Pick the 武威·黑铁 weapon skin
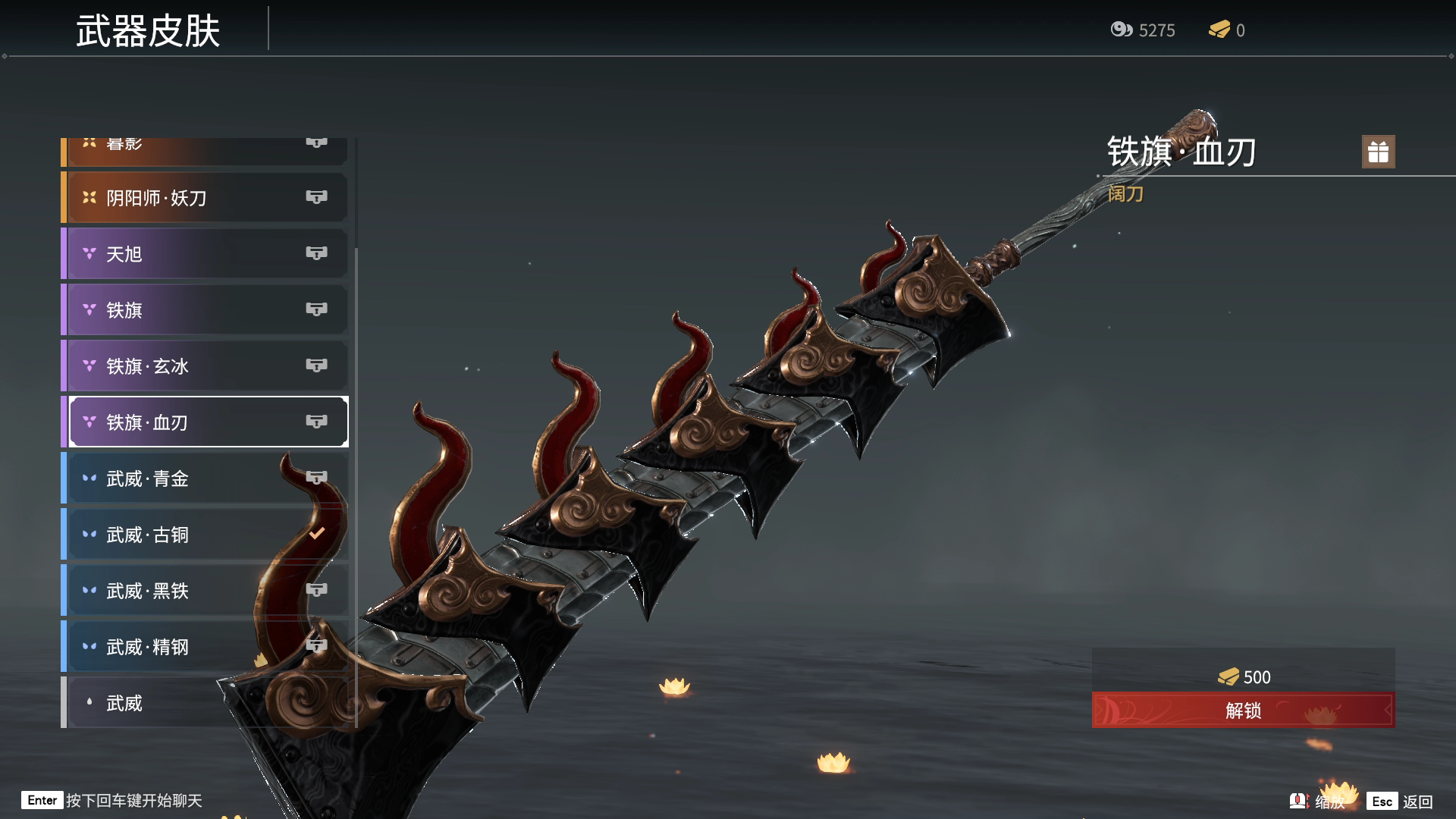This screenshot has height=819, width=1456. 205,591
